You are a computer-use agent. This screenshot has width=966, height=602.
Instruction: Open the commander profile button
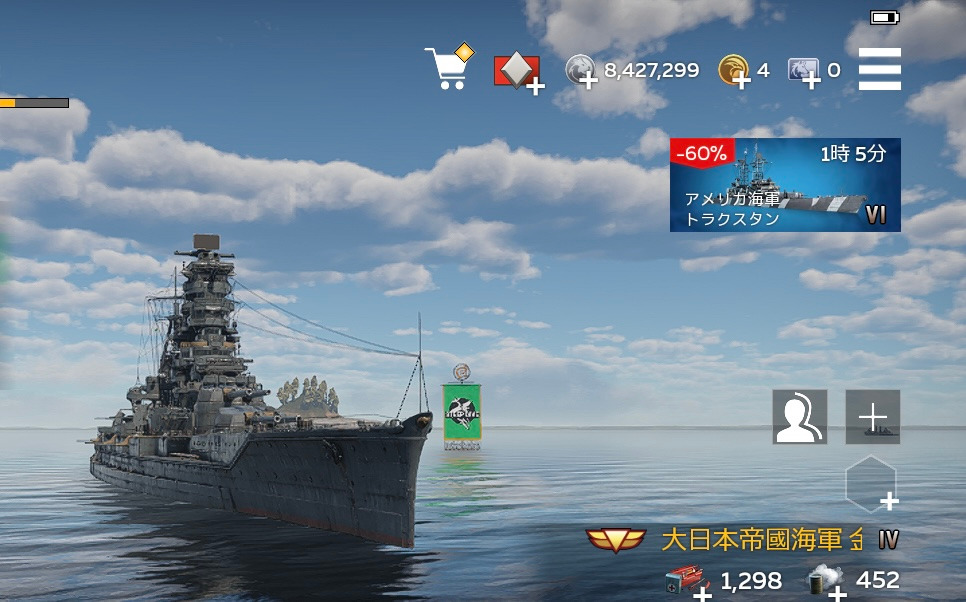[x=799, y=417]
